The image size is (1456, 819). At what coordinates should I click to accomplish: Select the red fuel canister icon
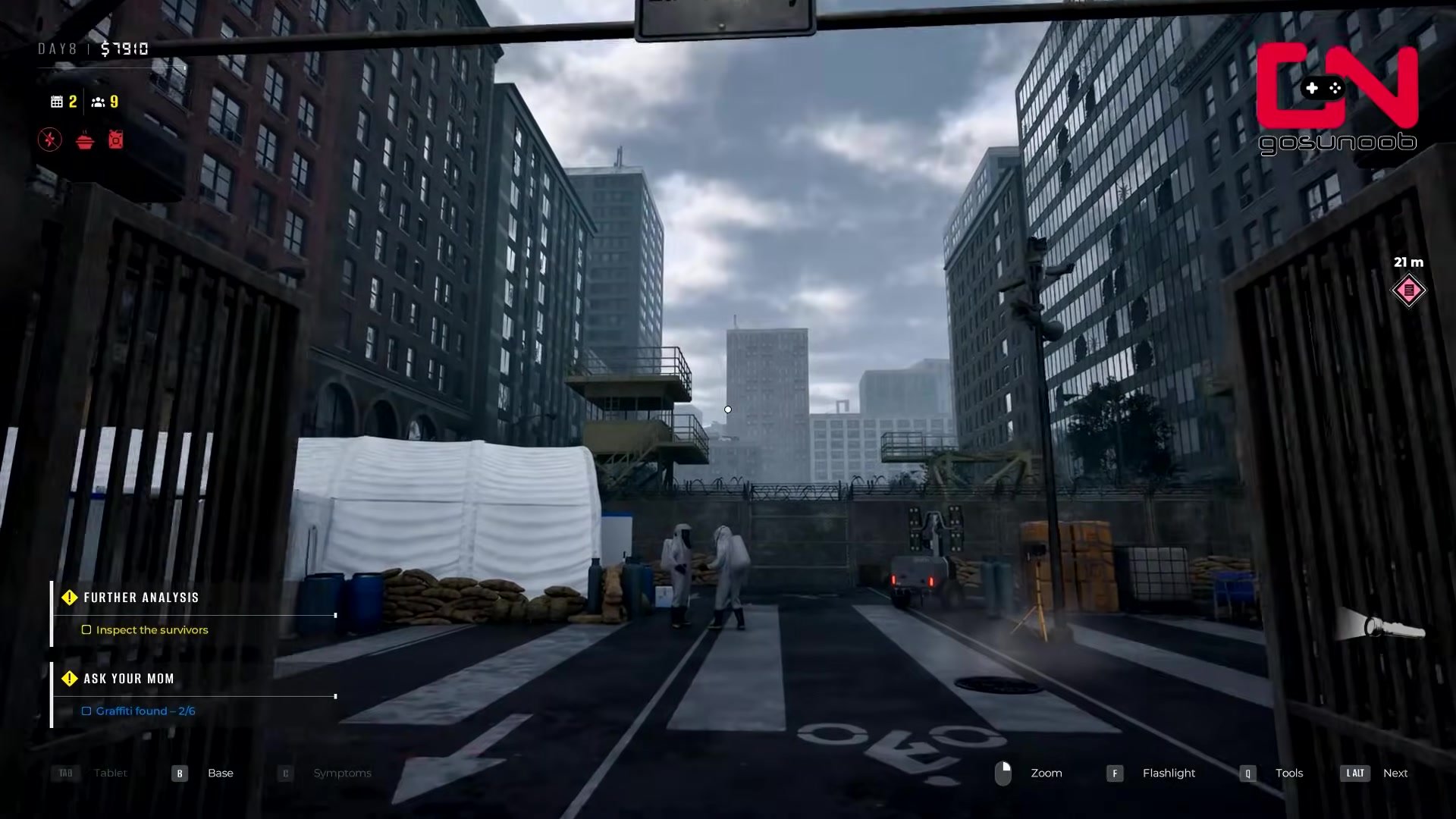[x=115, y=140]
